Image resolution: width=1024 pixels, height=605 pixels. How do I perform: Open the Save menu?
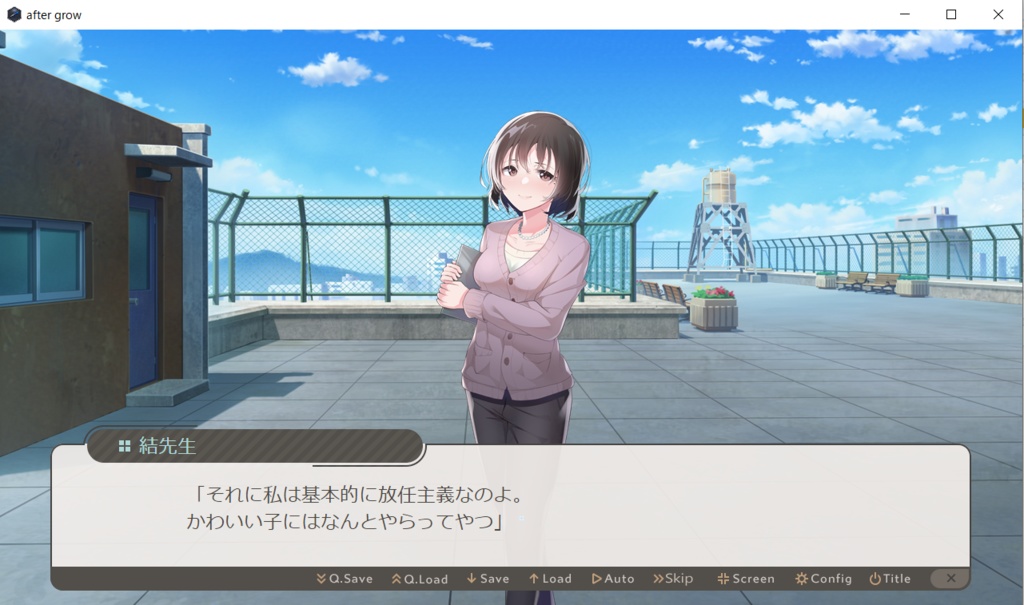click(x=488, y=579)
